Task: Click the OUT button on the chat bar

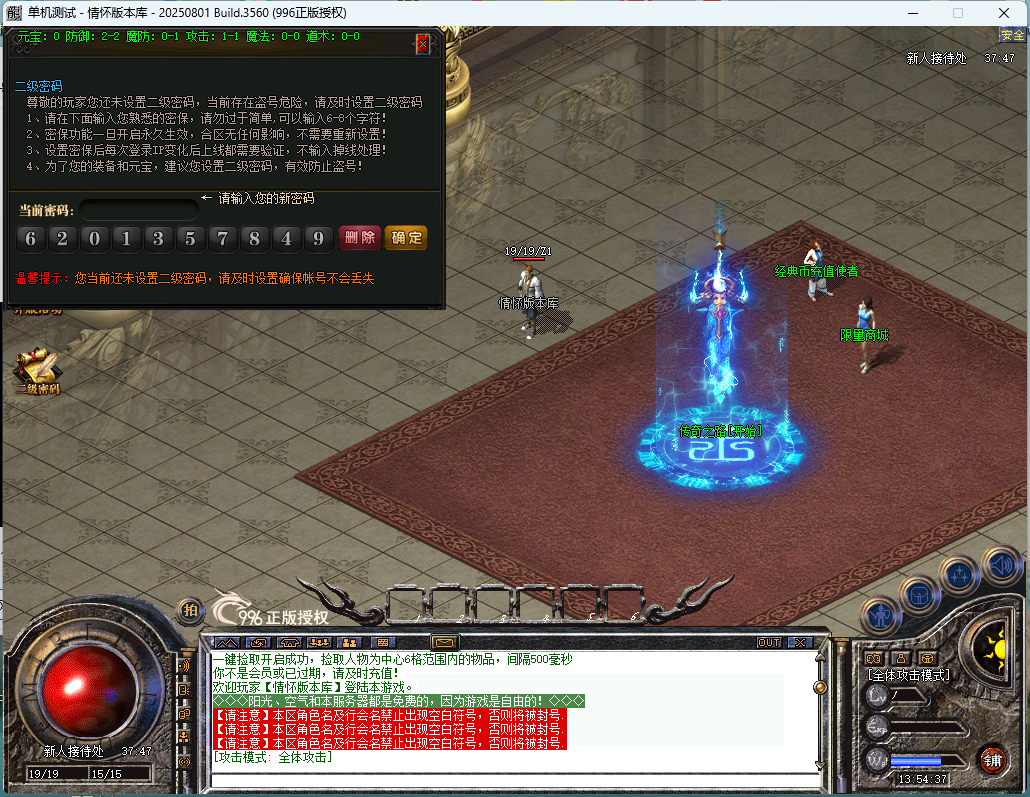Action: tap(769, 642)
